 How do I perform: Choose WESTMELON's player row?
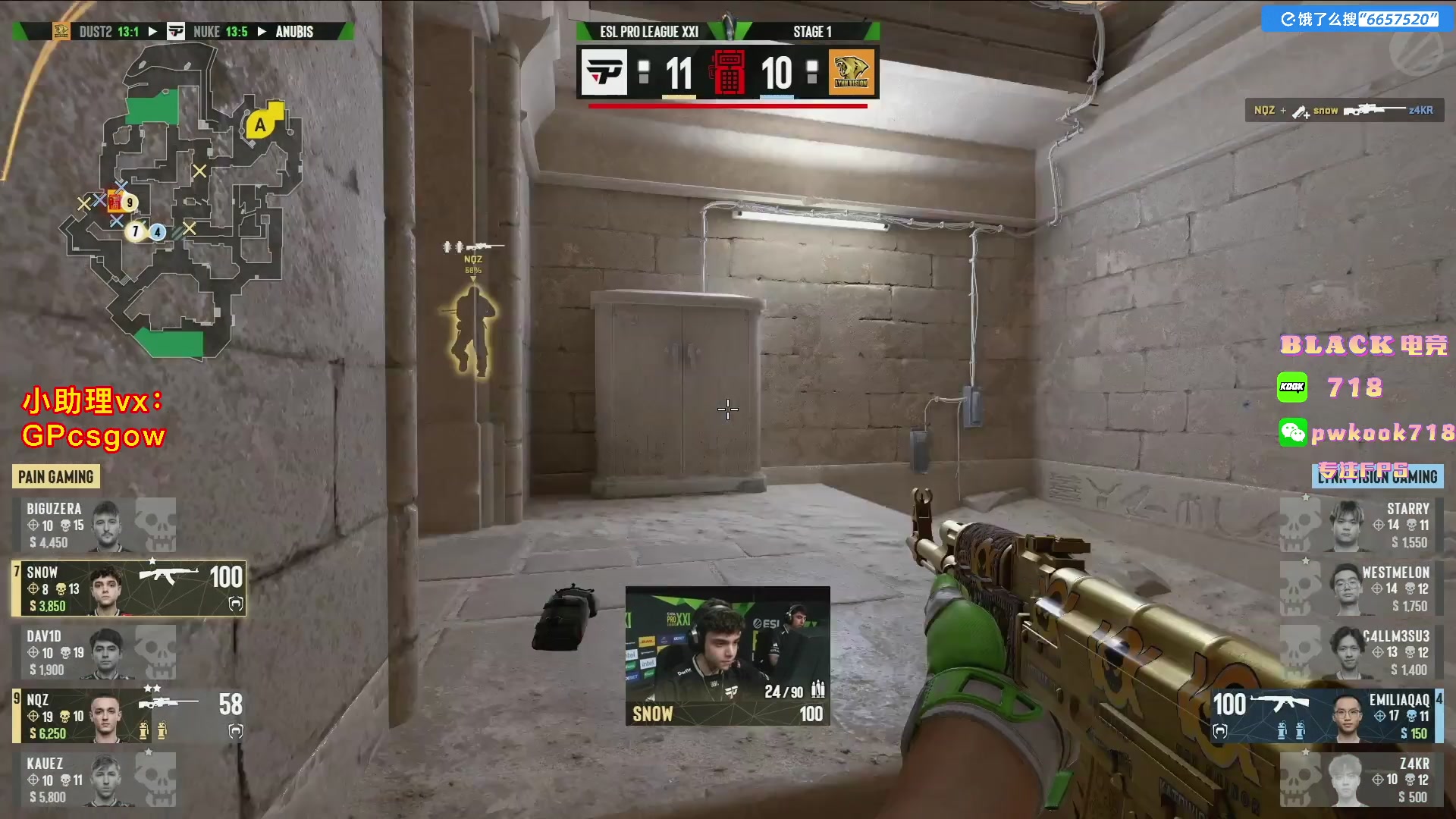(1361, 588)
